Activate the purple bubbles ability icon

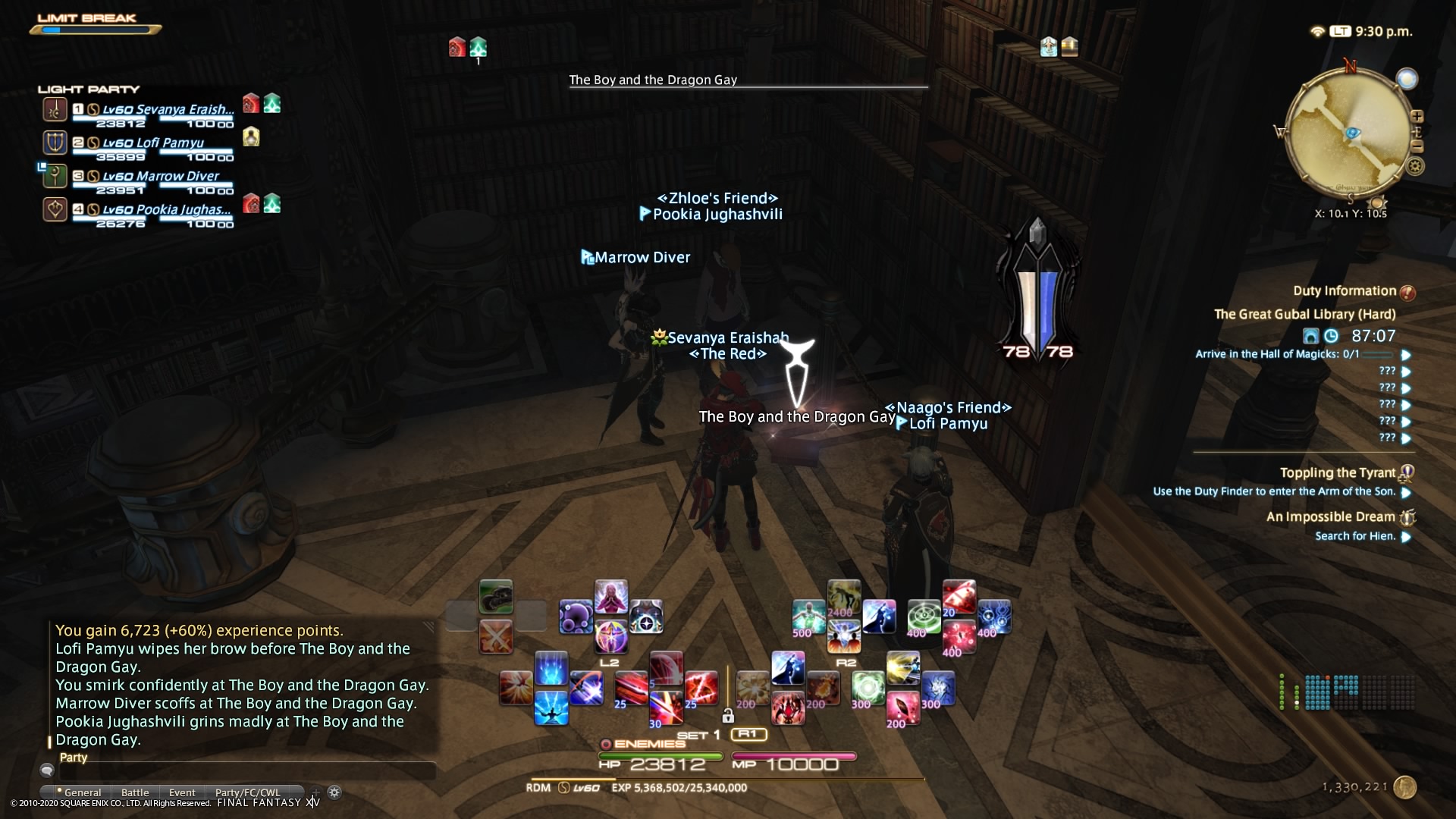(576, 617)
